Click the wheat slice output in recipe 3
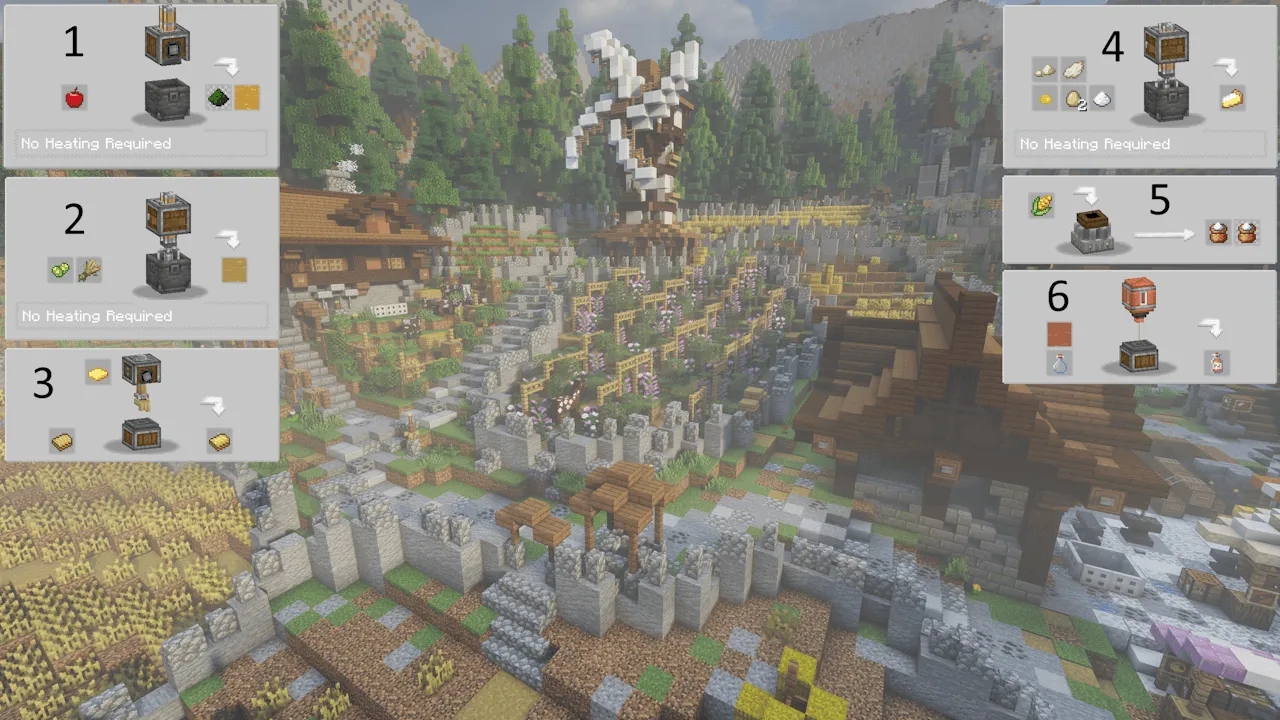This screenshot has width=1280, height=720. click(218, 440)
